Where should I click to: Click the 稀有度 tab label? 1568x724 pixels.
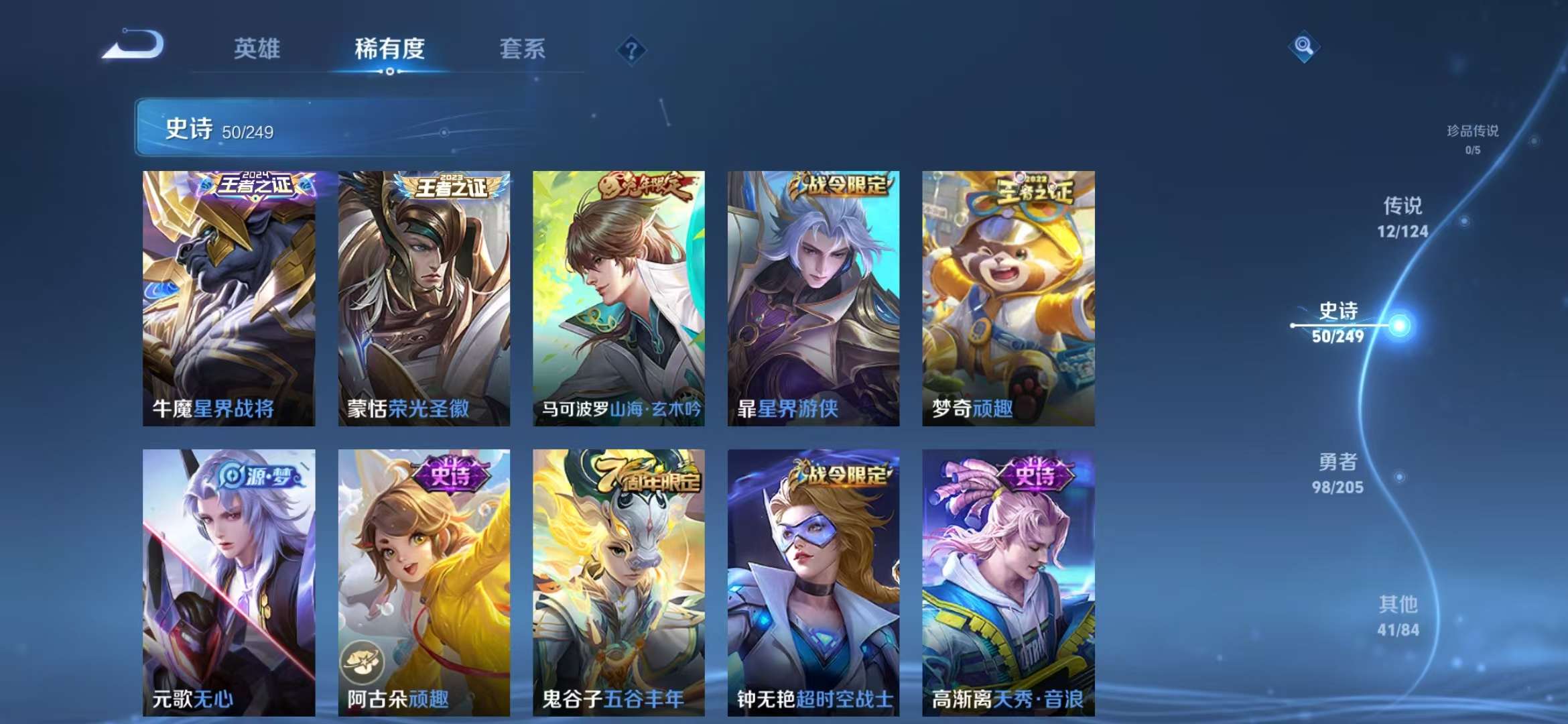(x=389, y=49)
